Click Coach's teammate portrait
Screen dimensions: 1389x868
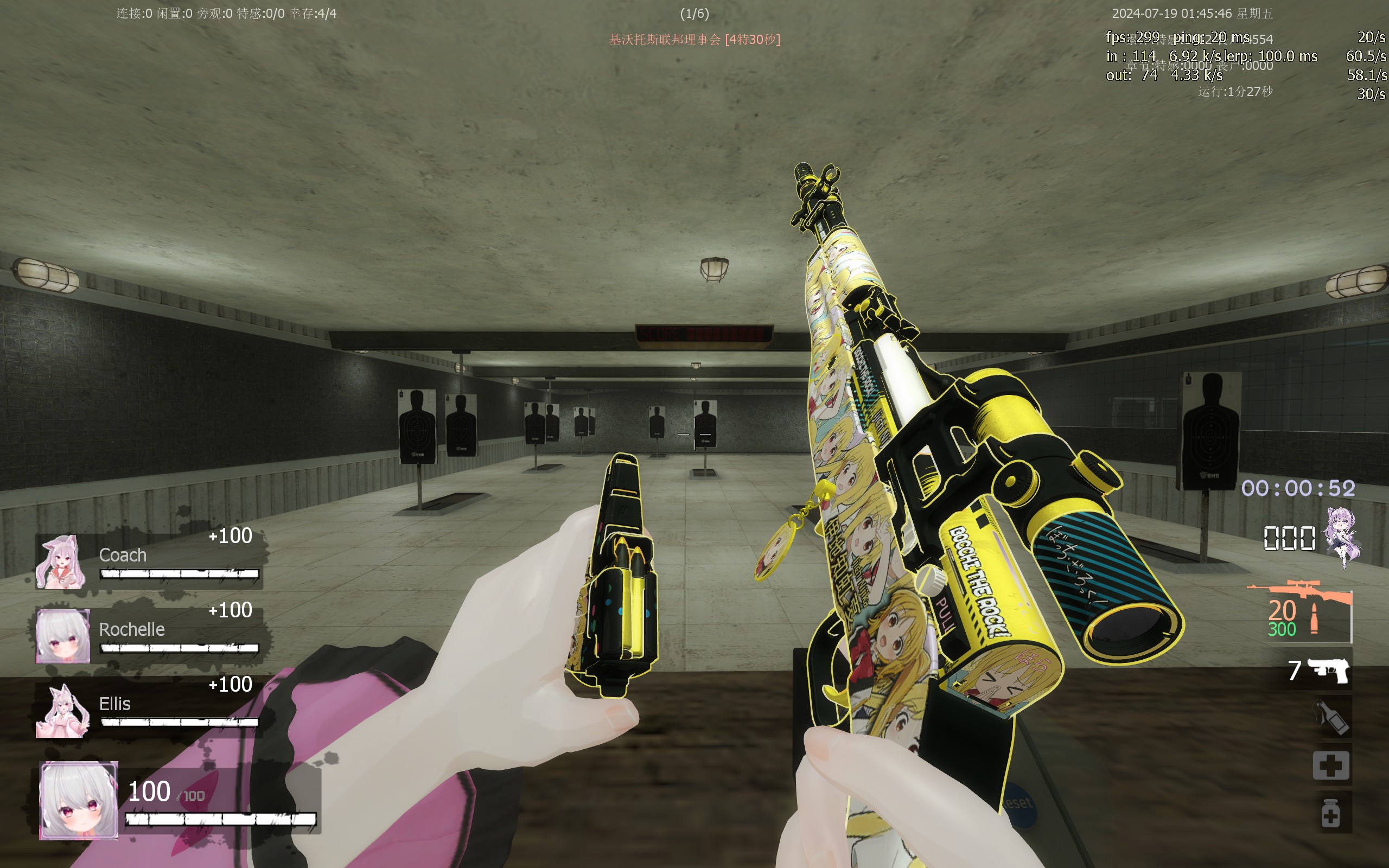pyautogui.click(x=61, y=562)
